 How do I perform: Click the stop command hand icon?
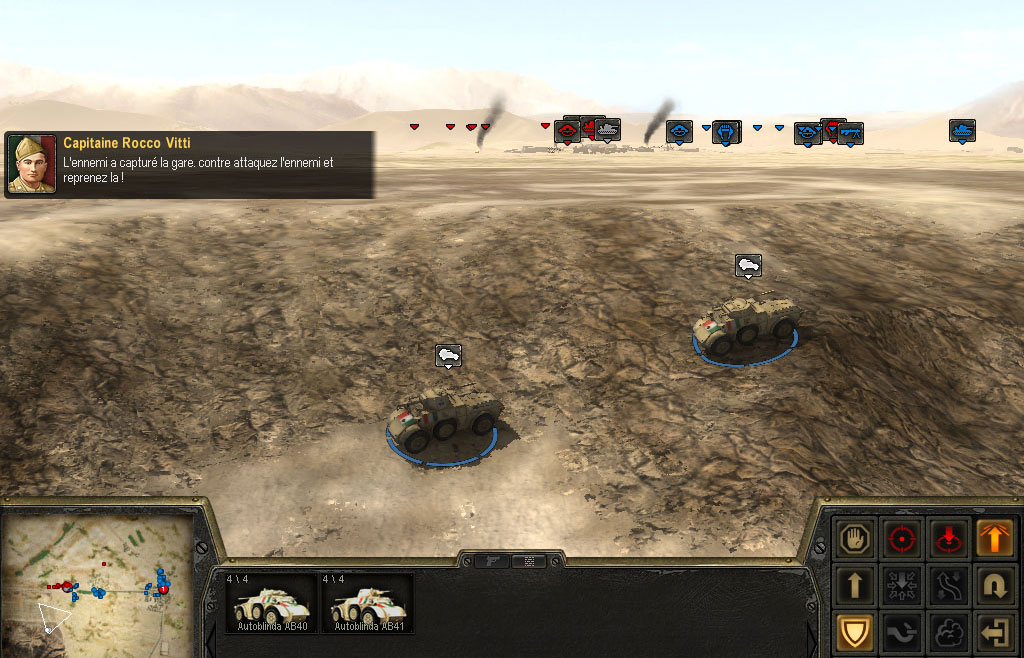click(855, 538)
